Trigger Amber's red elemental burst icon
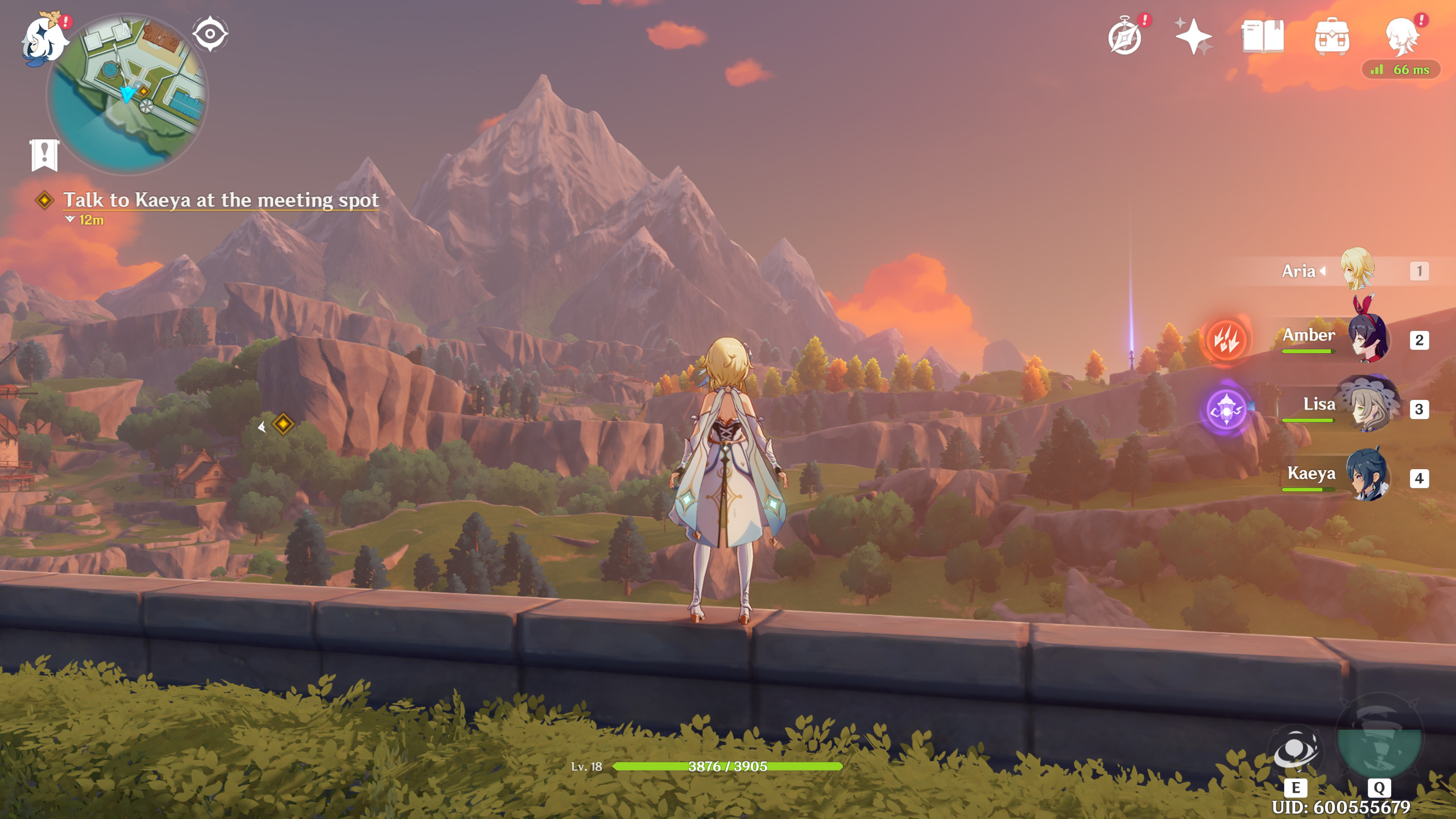Screen dimensions: 1456x819 coord(1226,340)
